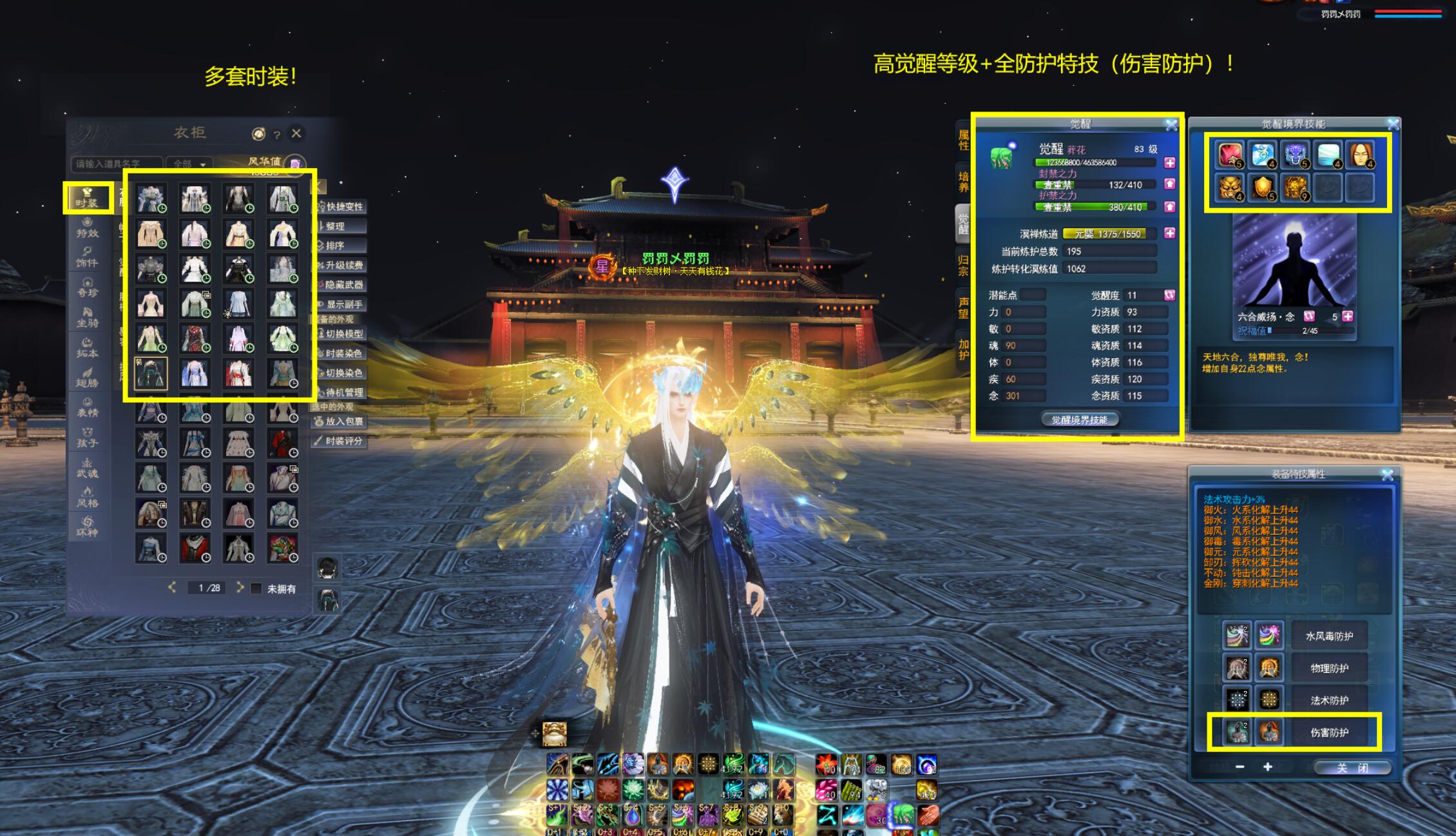1456x836 pixels.
Task: Select the blue demon mask skill icon
Action: (1296, 155)
